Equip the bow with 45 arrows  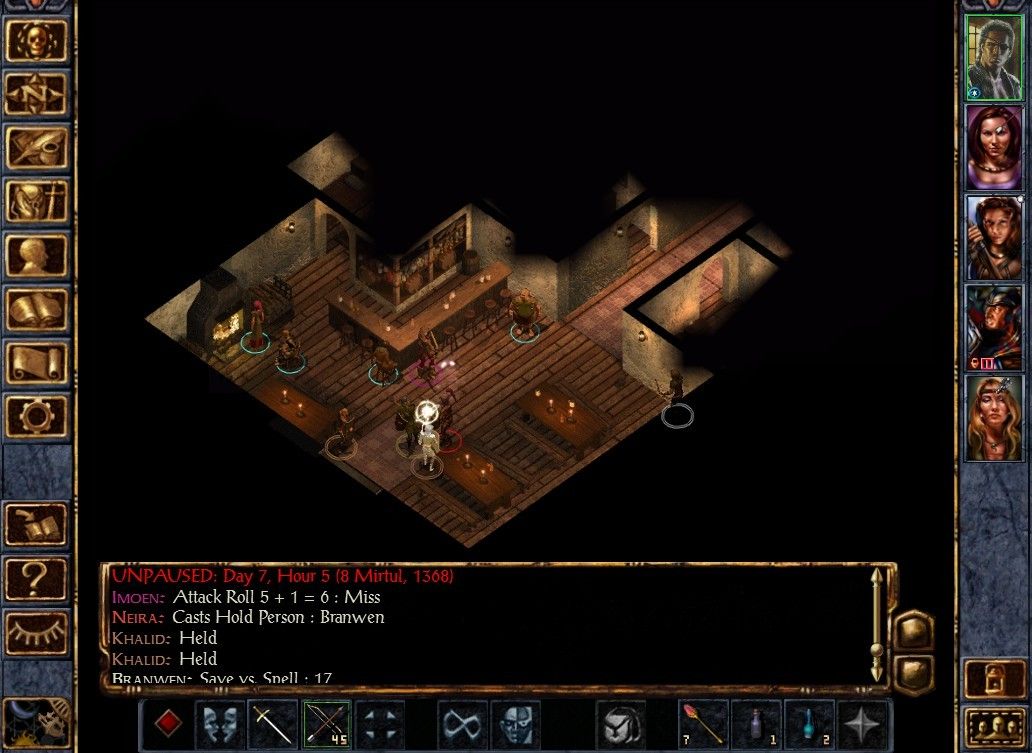[x=327, y=724]
